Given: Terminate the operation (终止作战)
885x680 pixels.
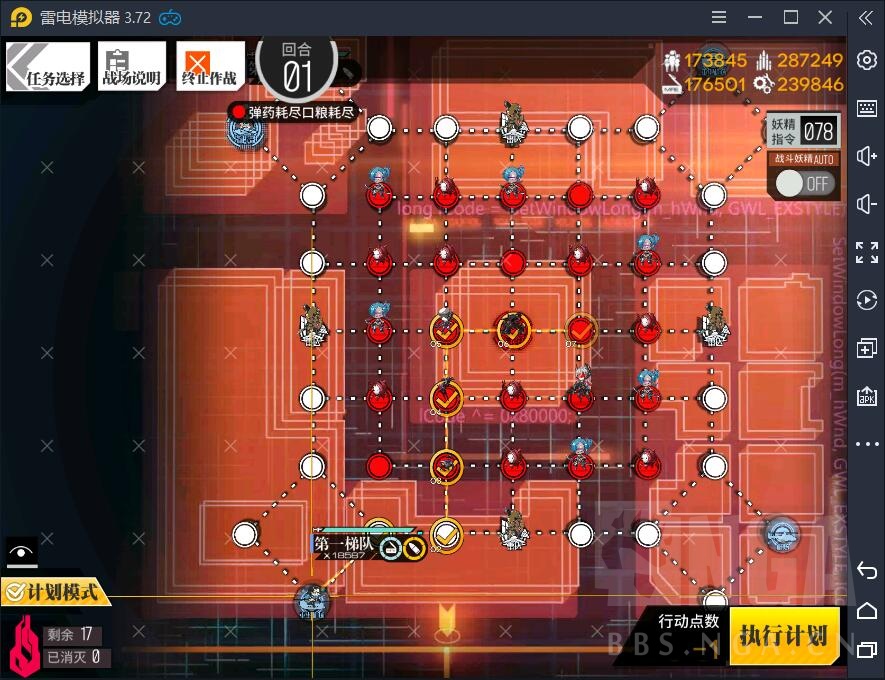Looking at the screenshot, I should [210, 67].
